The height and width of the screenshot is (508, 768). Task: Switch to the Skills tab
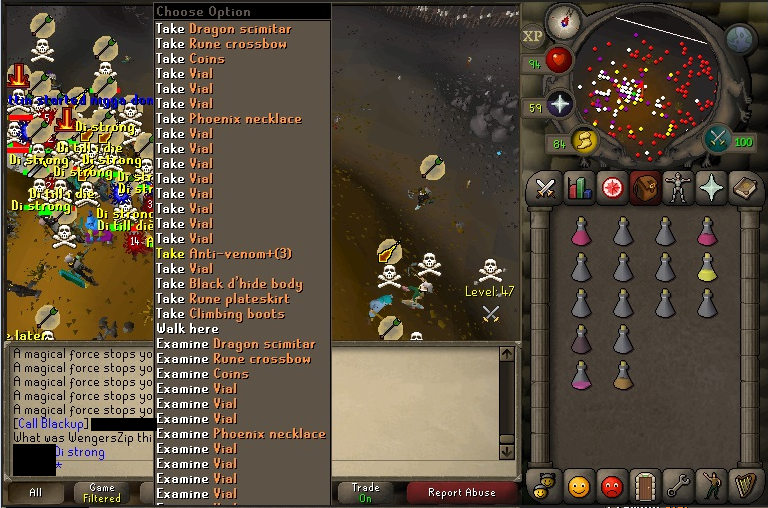point(578,189)
